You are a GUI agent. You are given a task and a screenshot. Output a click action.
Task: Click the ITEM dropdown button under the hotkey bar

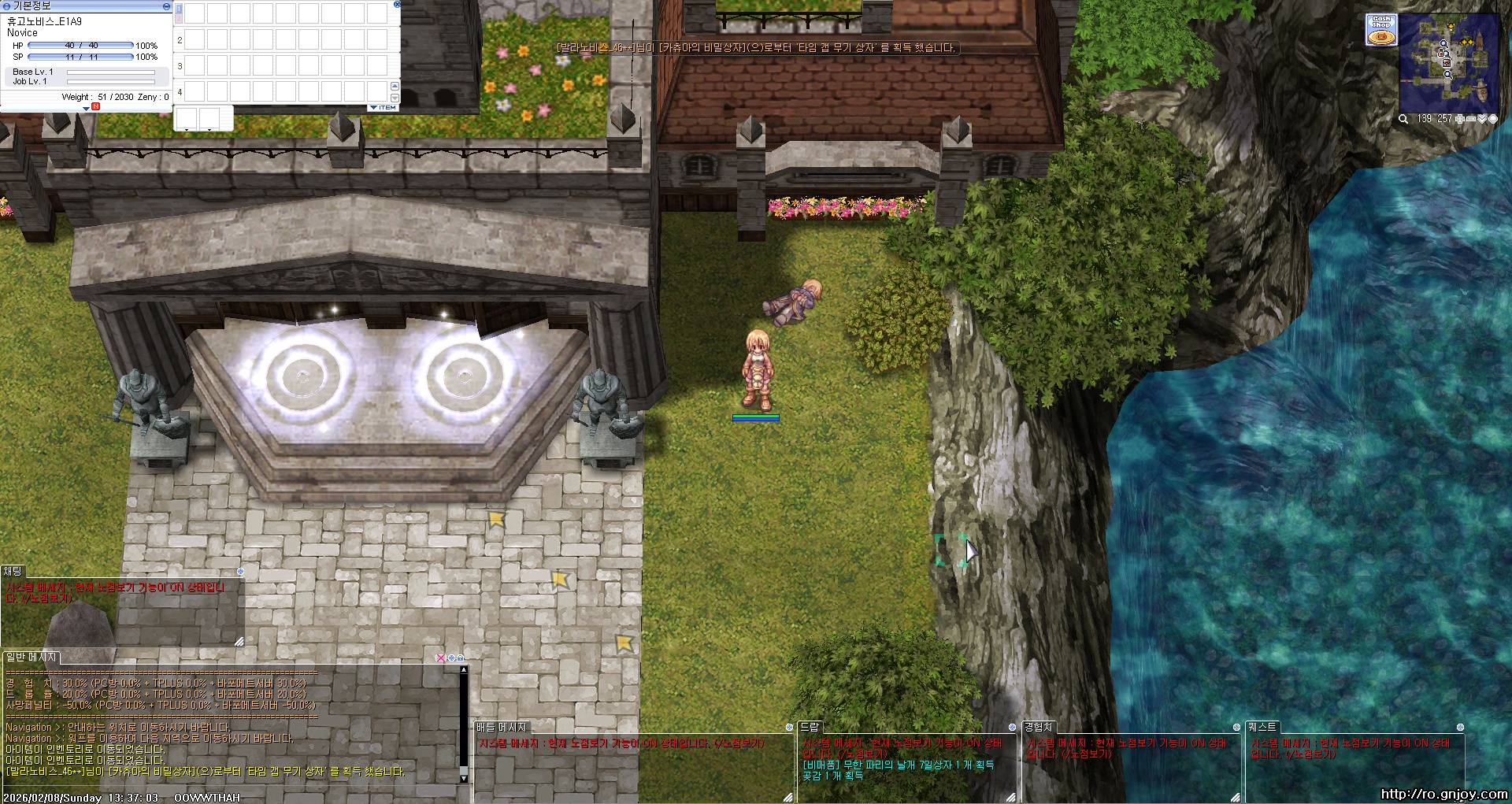[384, 108]
